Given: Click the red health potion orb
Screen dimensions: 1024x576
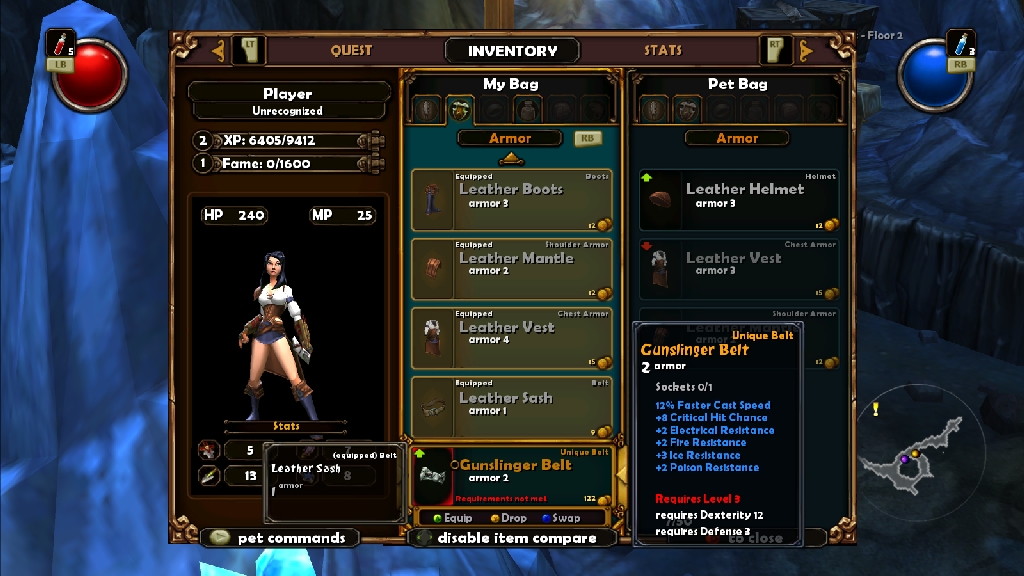Looking at the screenshot, I should pos(90,73).
